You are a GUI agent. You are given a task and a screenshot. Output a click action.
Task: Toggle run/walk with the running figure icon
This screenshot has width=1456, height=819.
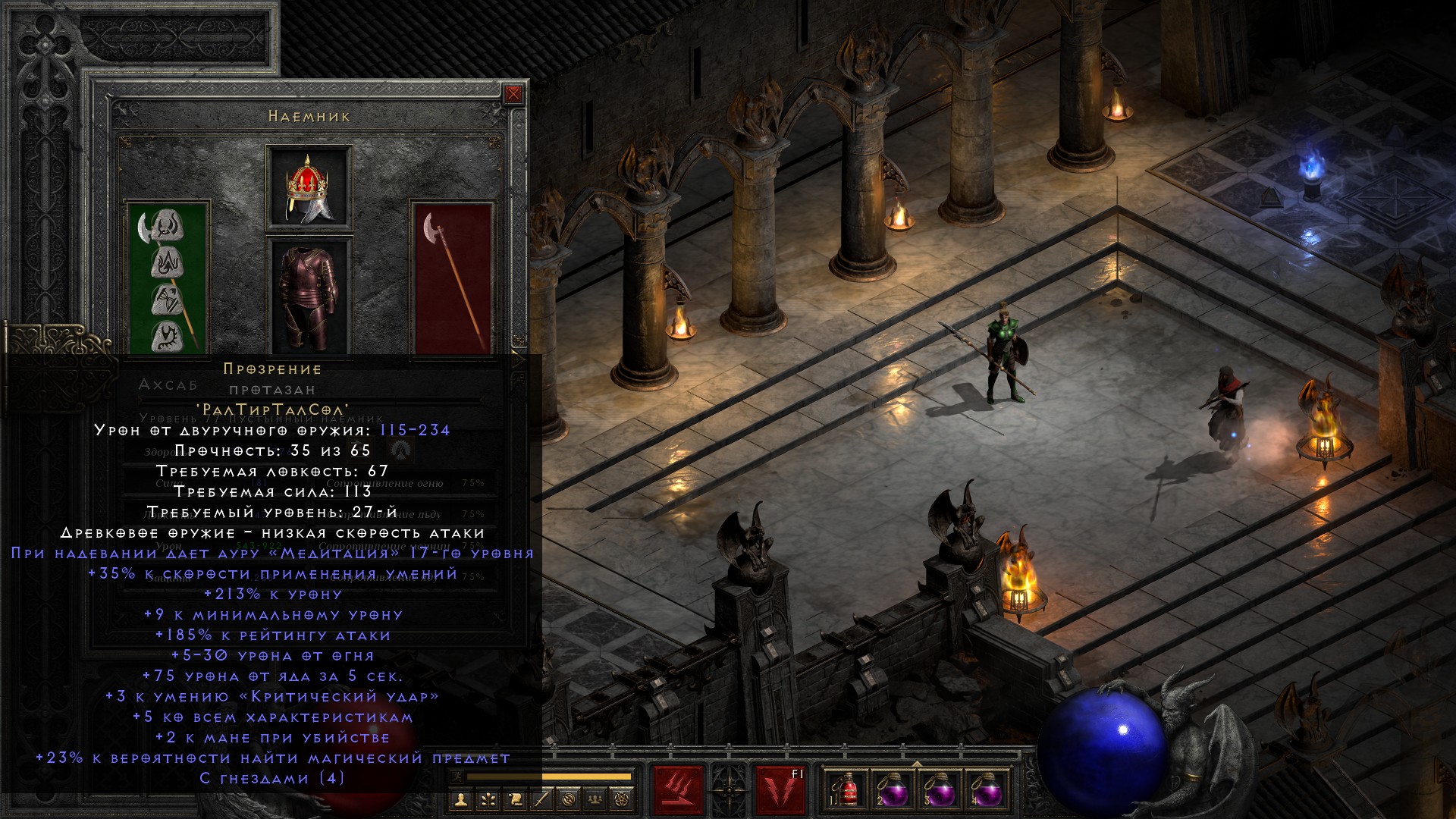[456, 776]
